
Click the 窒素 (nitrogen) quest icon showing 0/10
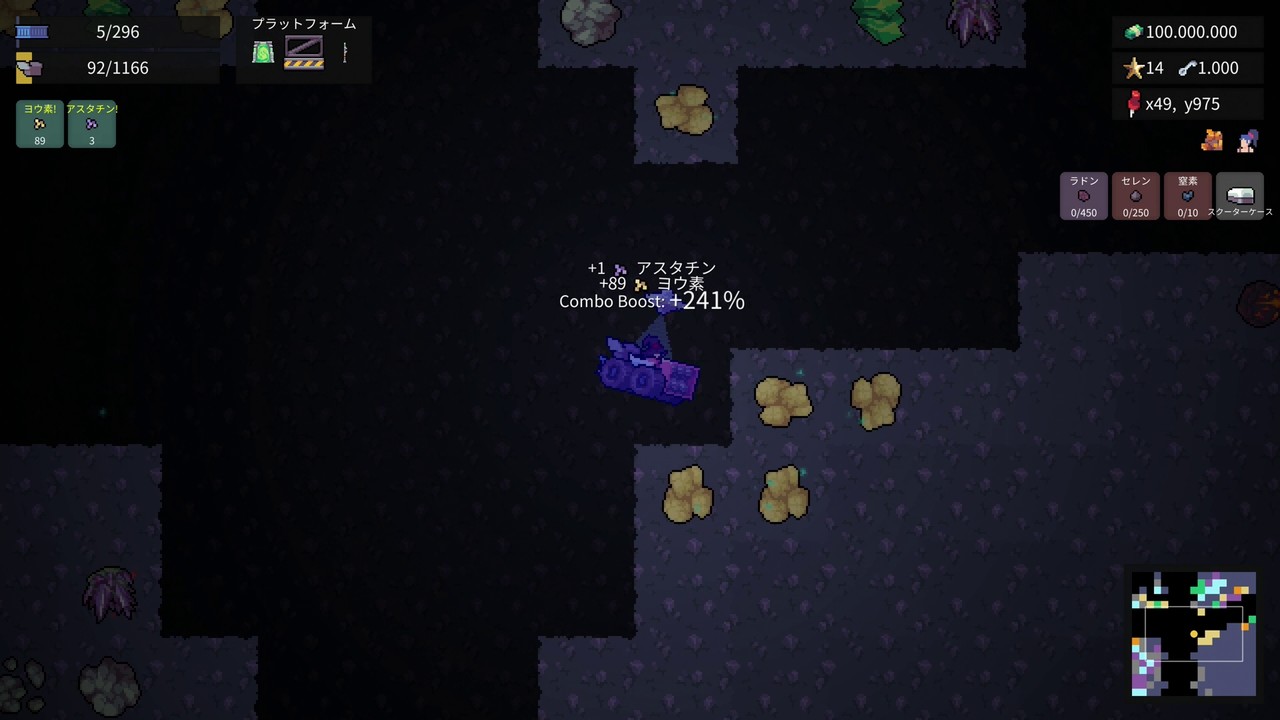(x=1187, y=196)
